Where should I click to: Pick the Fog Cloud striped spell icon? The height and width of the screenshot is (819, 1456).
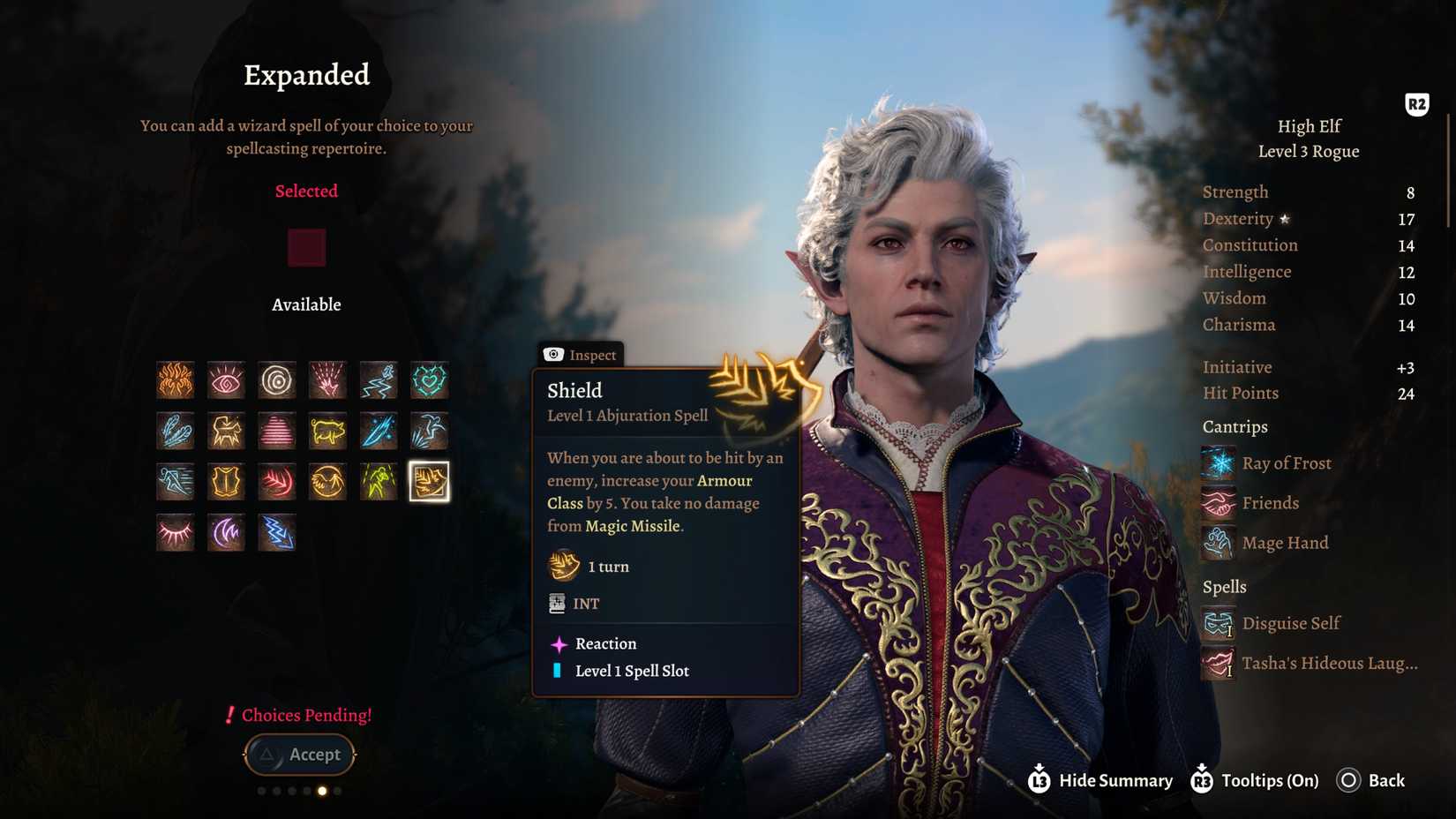coord(277,432)
